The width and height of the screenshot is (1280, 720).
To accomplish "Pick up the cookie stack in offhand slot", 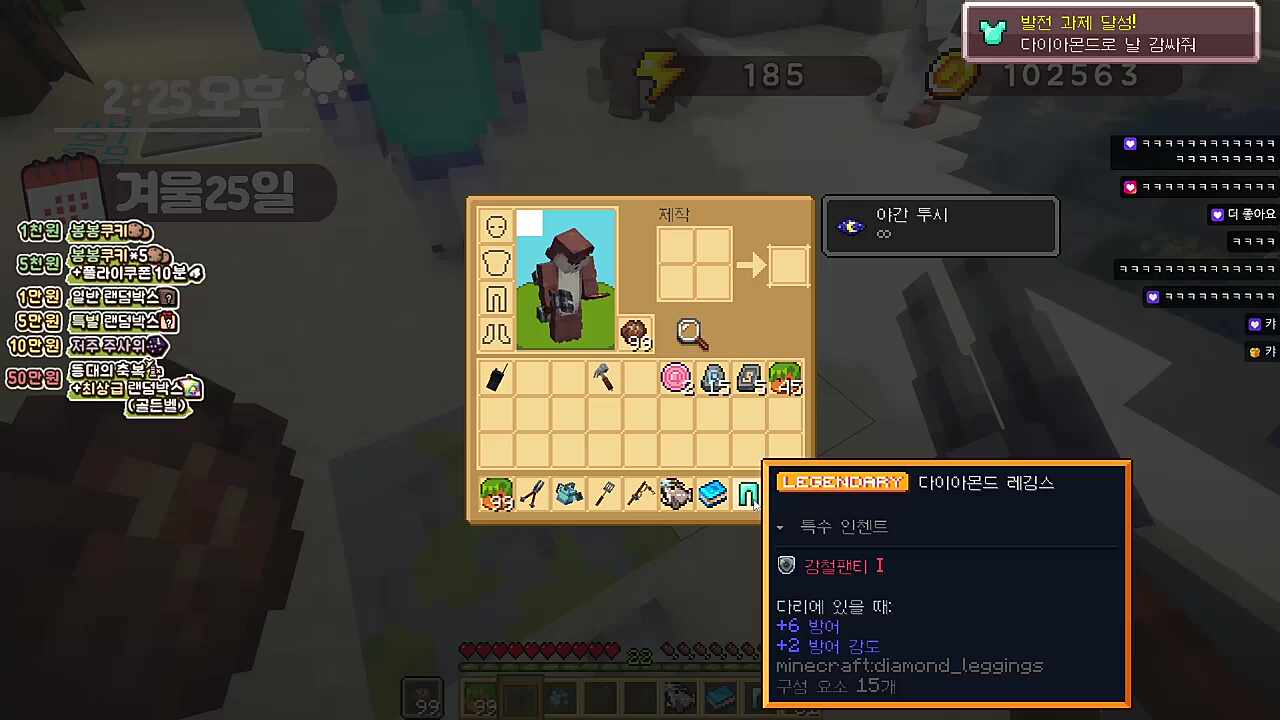I will (636, 334).
